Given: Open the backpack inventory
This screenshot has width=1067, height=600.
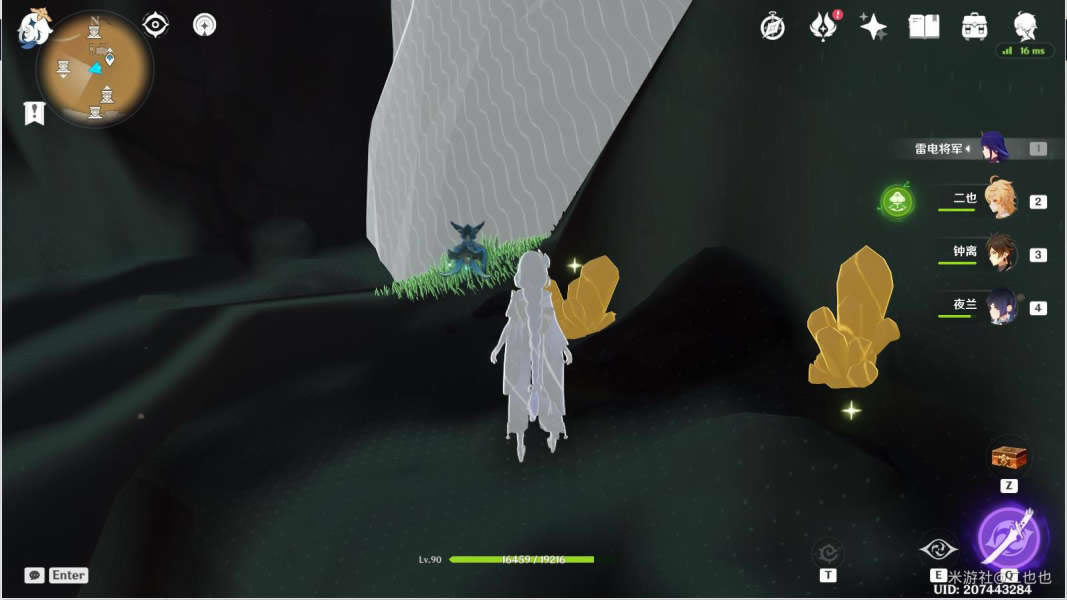Looking at the screenshot, I should tap(974, 27).
